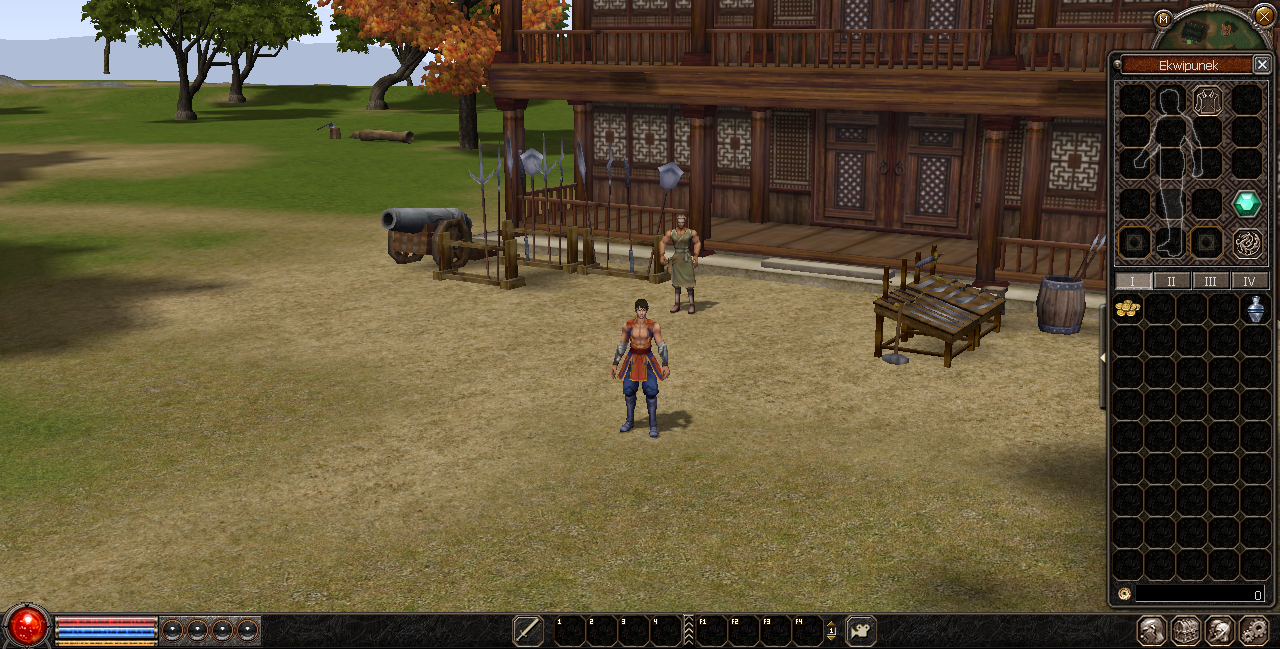1280x649 pixels.
Task: Show inventory page IV
Action: [x=1249, y=281]
